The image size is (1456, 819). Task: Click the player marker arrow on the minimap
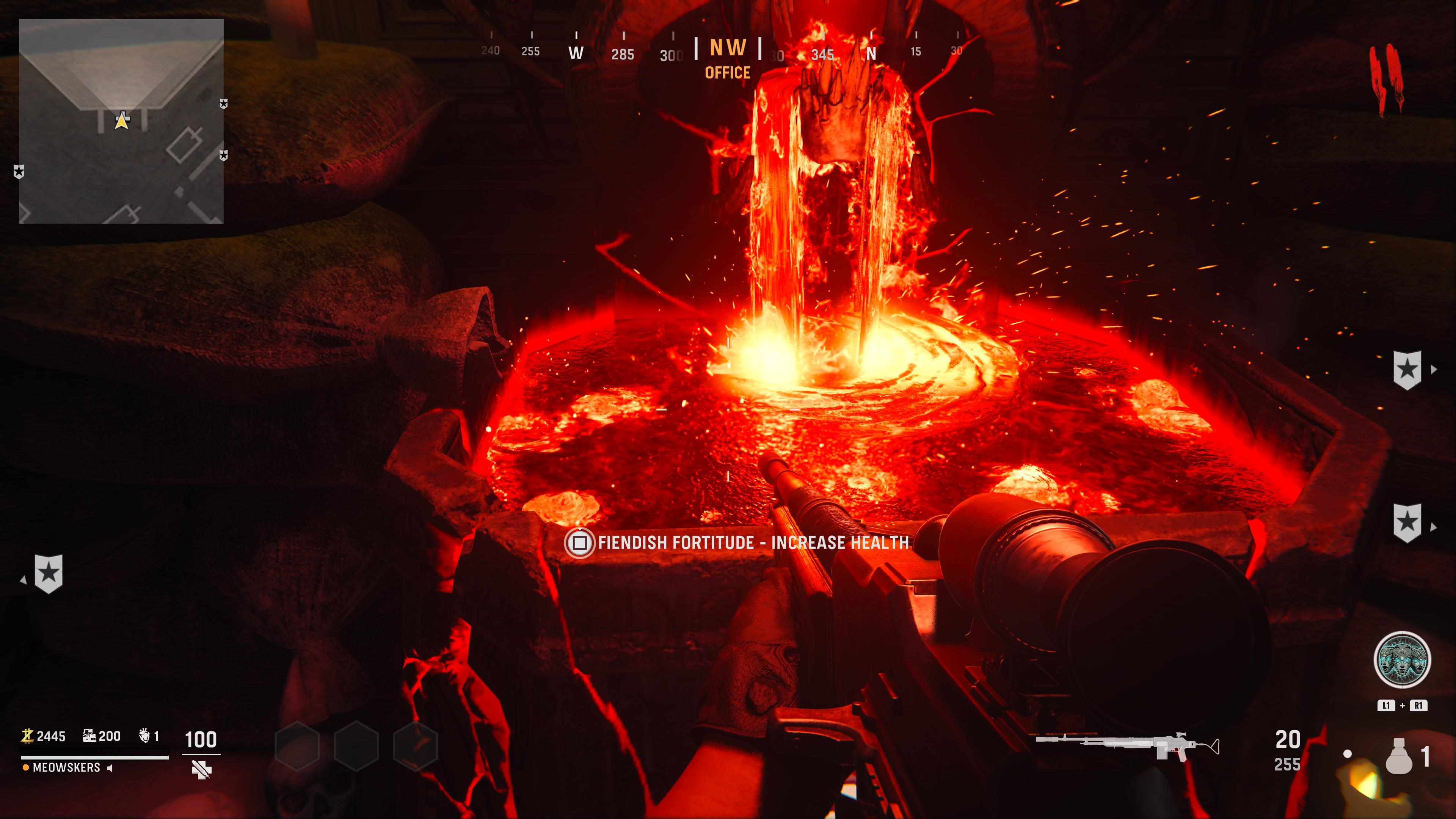click(122, 121)
